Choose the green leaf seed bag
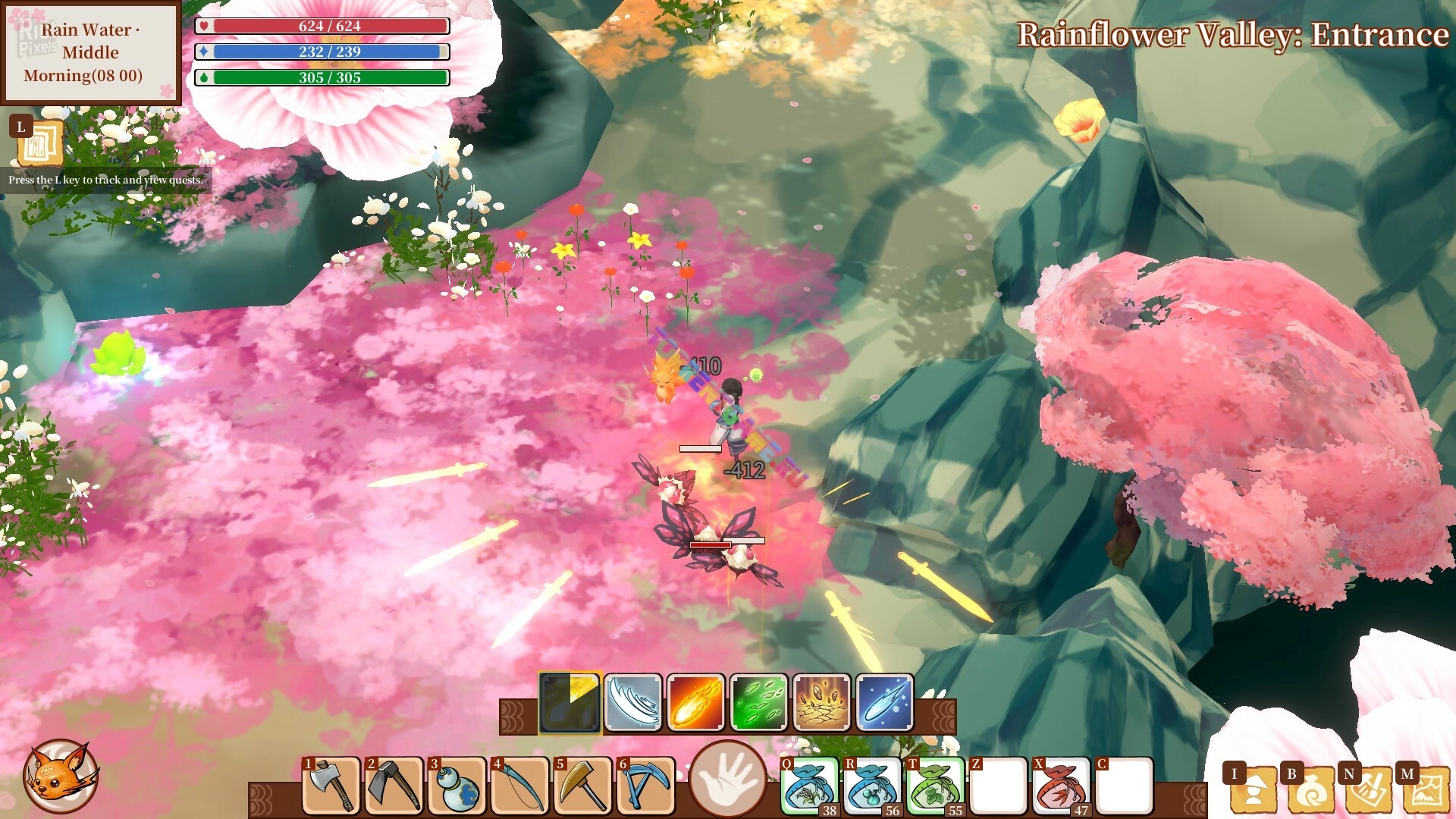The image size is (1456, 819). click(x=935, y=786)
